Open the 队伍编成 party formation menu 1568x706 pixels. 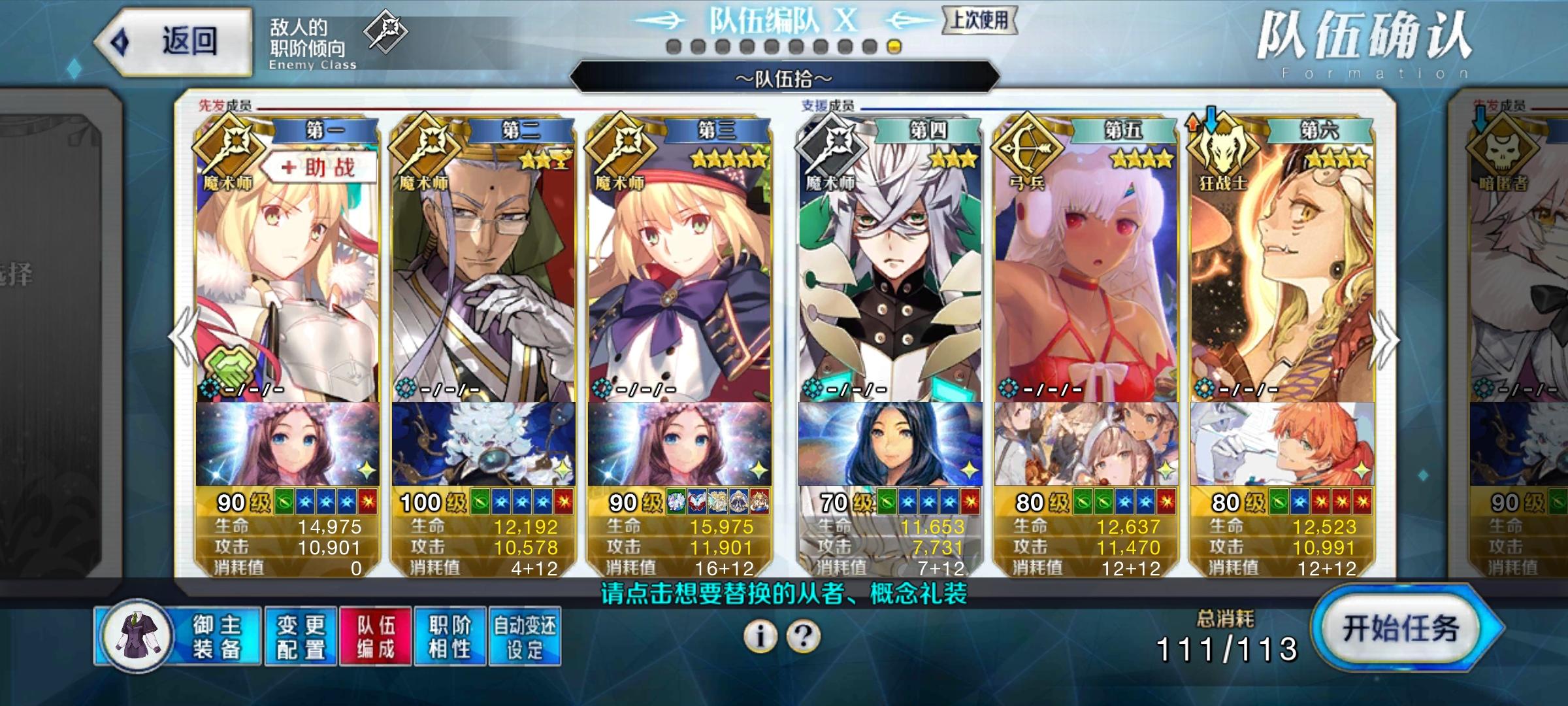(376, 636)
